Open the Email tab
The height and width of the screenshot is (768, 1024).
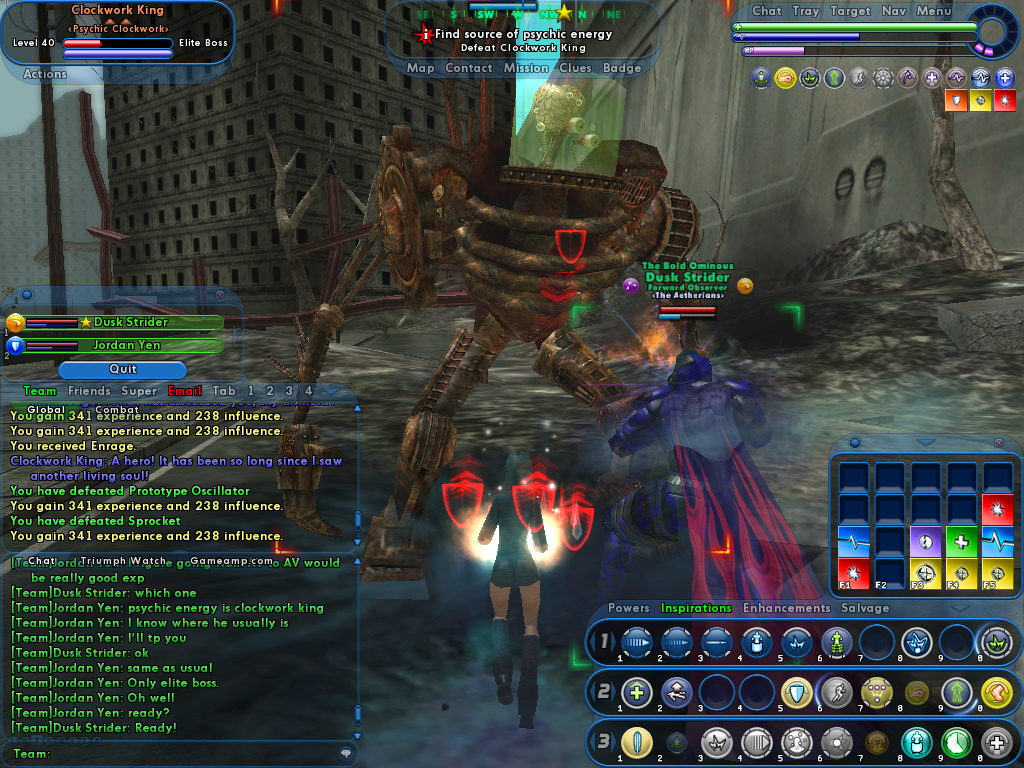[x=185, y=391]
